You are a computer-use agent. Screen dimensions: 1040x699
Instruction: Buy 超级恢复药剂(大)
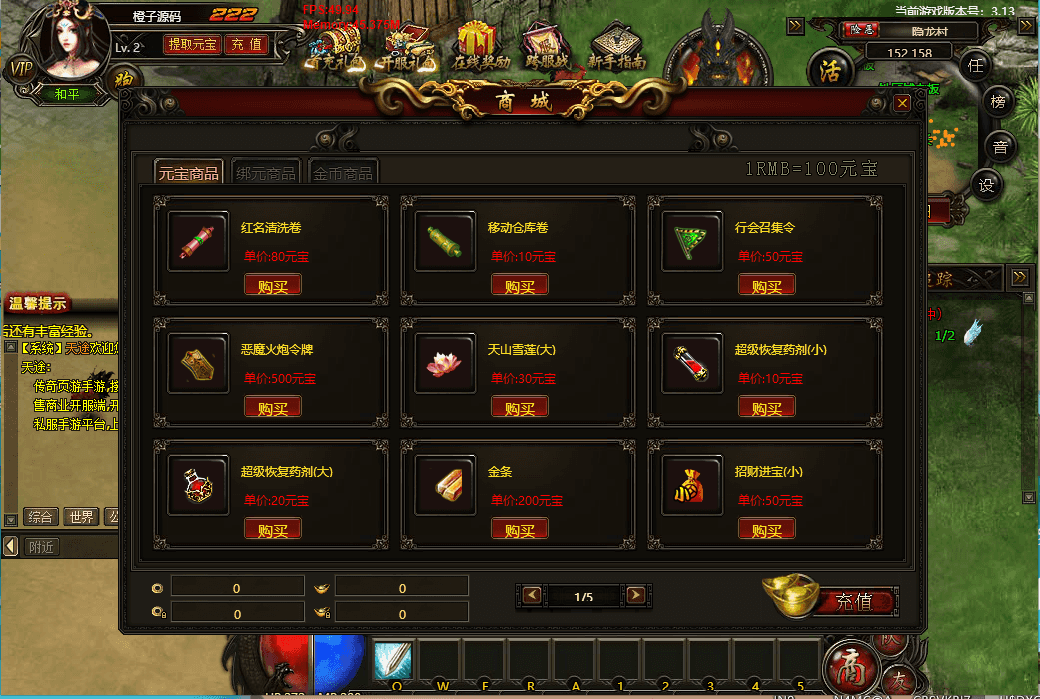(x=272, y=530)
